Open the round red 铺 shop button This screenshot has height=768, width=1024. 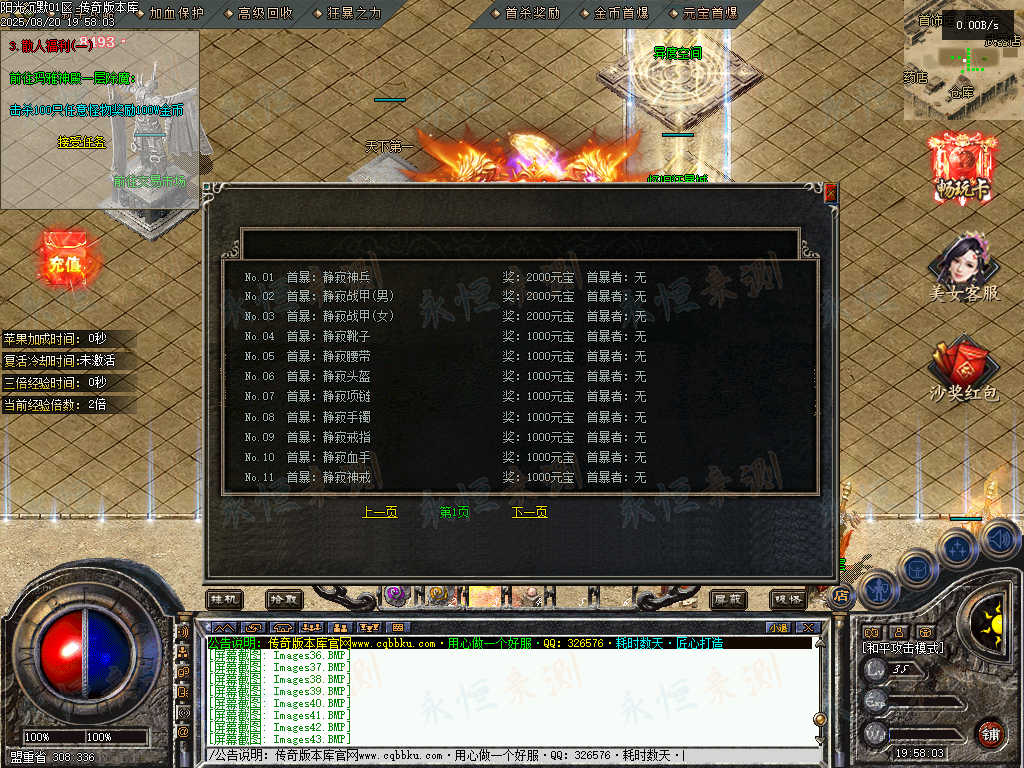point(989,733)
